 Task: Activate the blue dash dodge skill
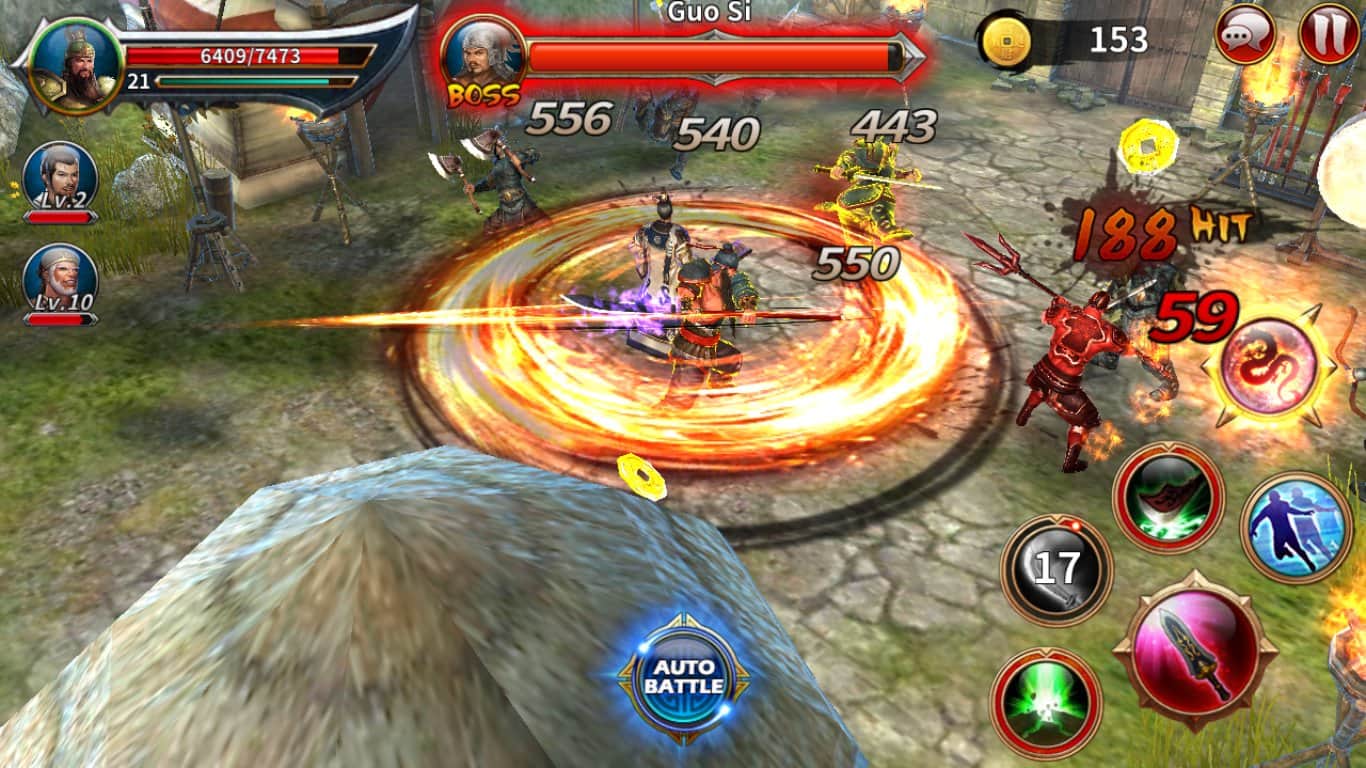(x=1296, y=526)
